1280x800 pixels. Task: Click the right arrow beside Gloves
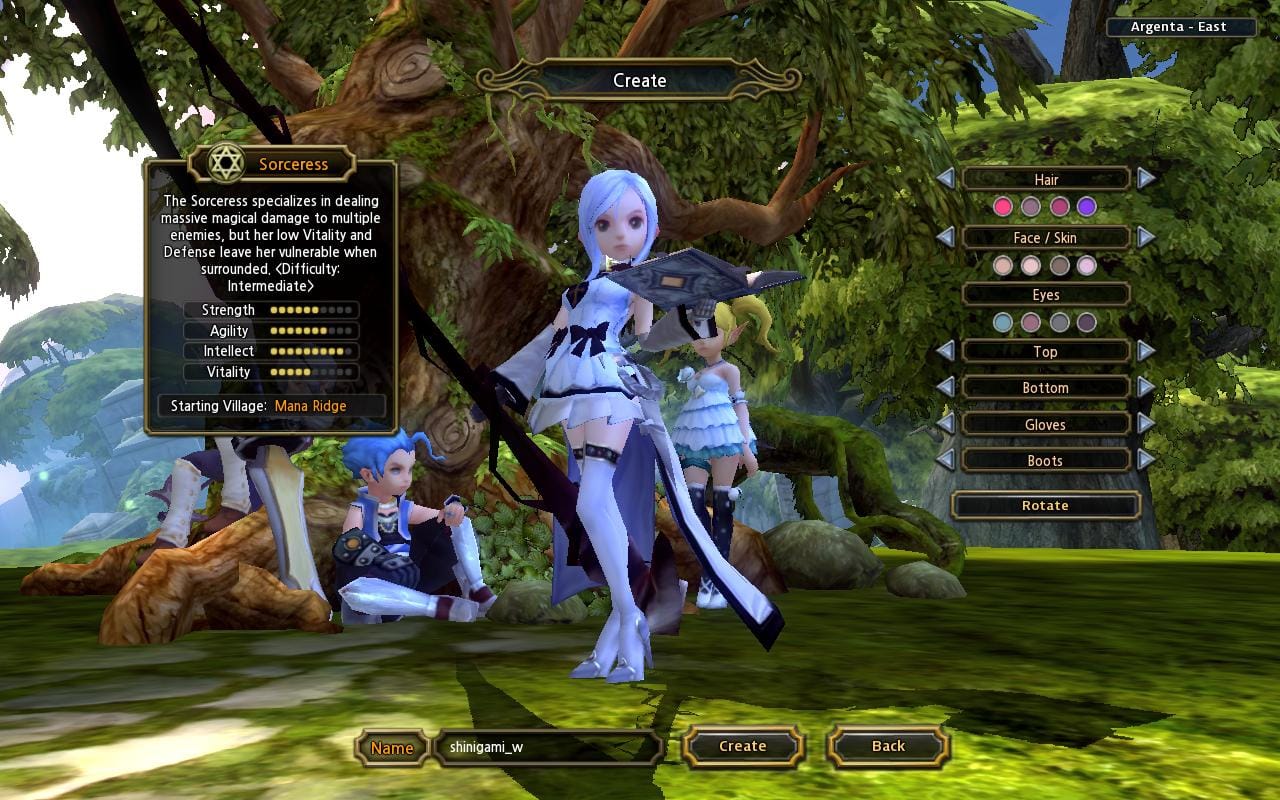(x=1145, y=424)
